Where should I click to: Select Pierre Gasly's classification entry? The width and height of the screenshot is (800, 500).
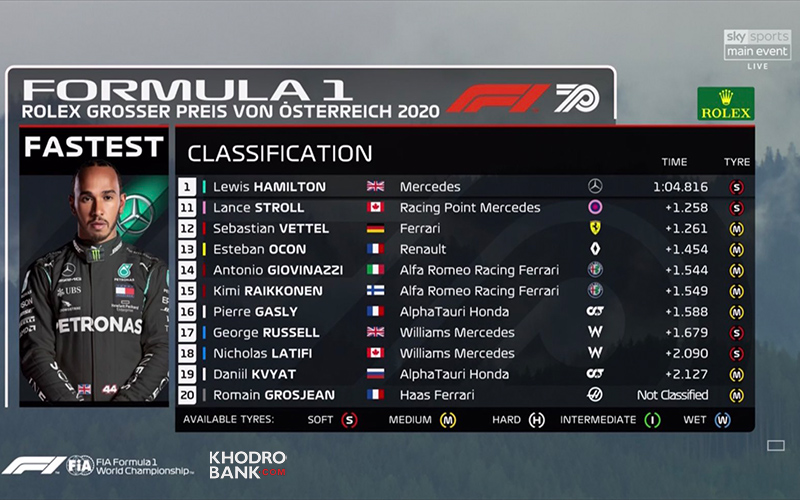pyautogui.click(x=465, y=312)
